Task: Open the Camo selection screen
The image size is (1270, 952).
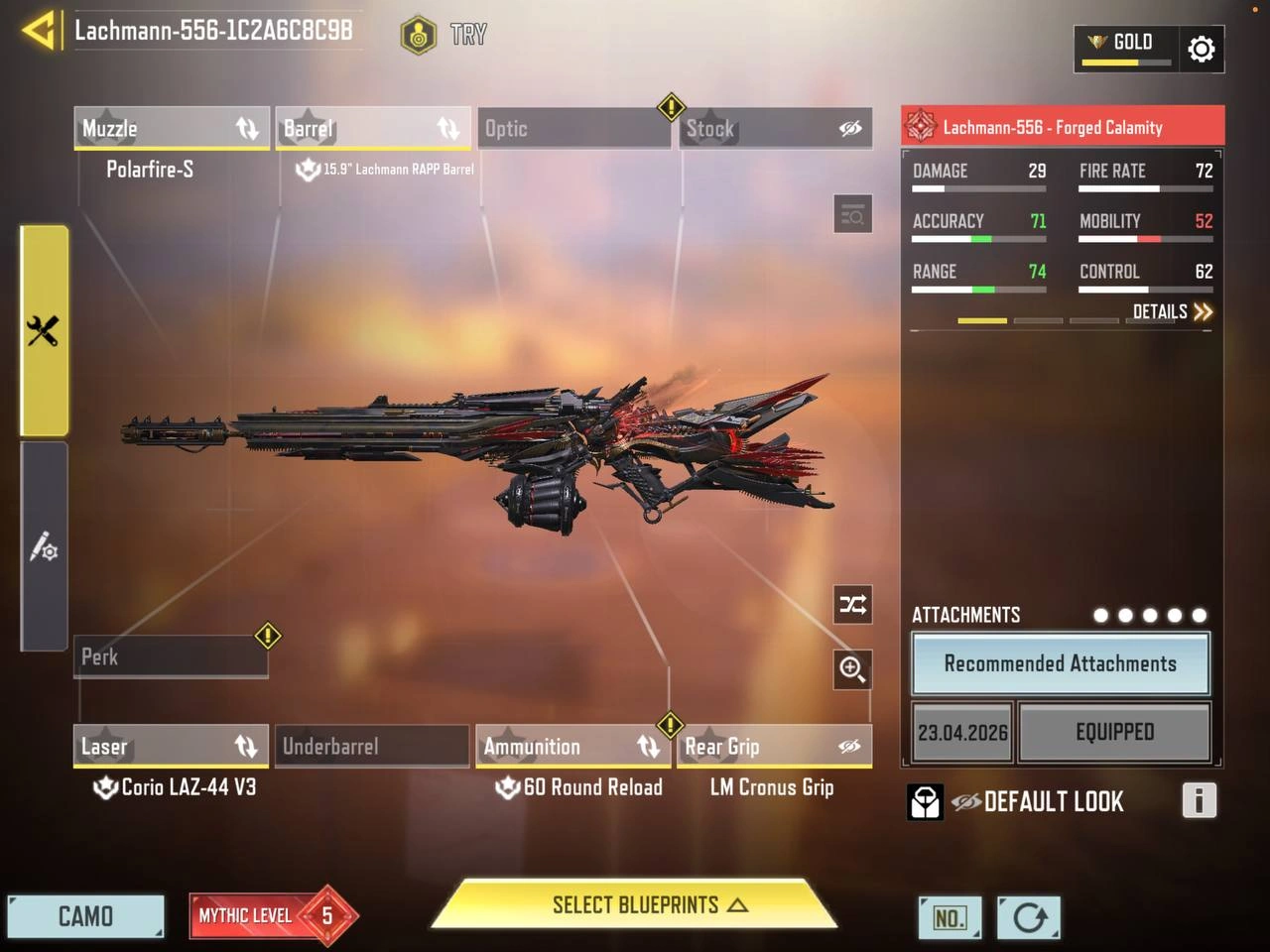Action: pyautogui.click(x=86, y=915)
